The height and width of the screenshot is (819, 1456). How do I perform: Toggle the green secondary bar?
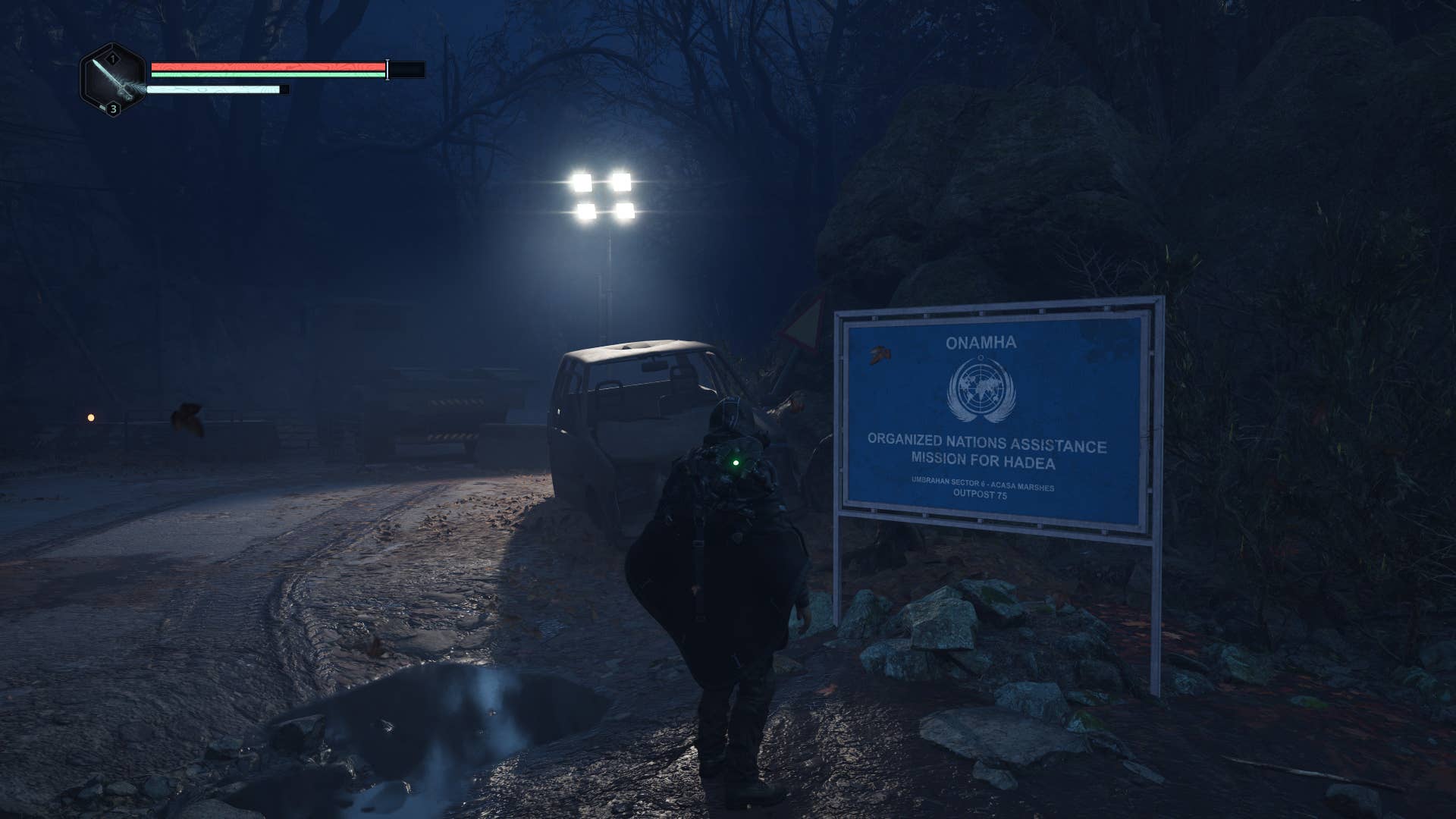click(x=270, y=75)
